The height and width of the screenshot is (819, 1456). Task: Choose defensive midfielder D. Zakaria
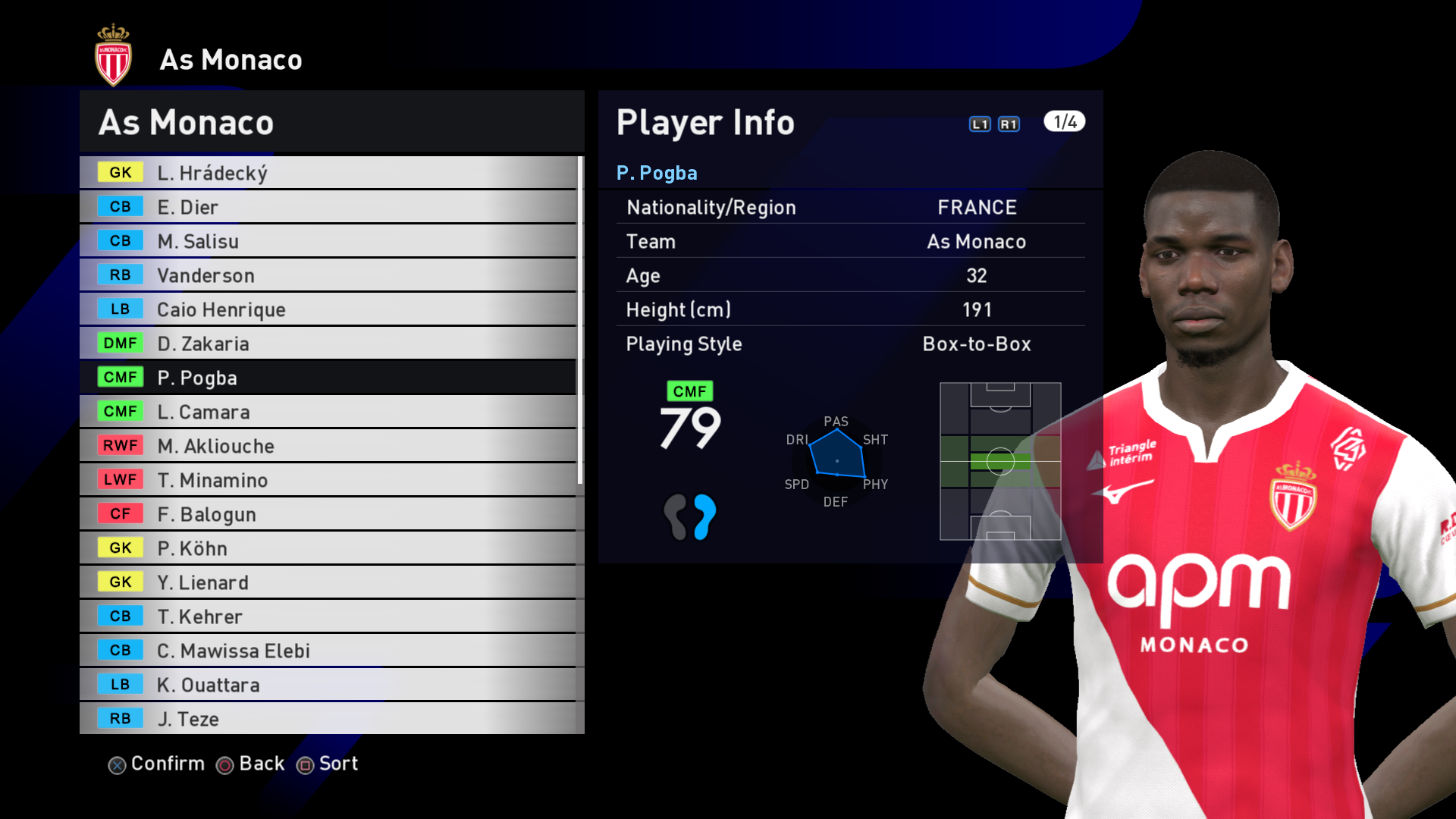pyautogui.click(x=328, y=344)
